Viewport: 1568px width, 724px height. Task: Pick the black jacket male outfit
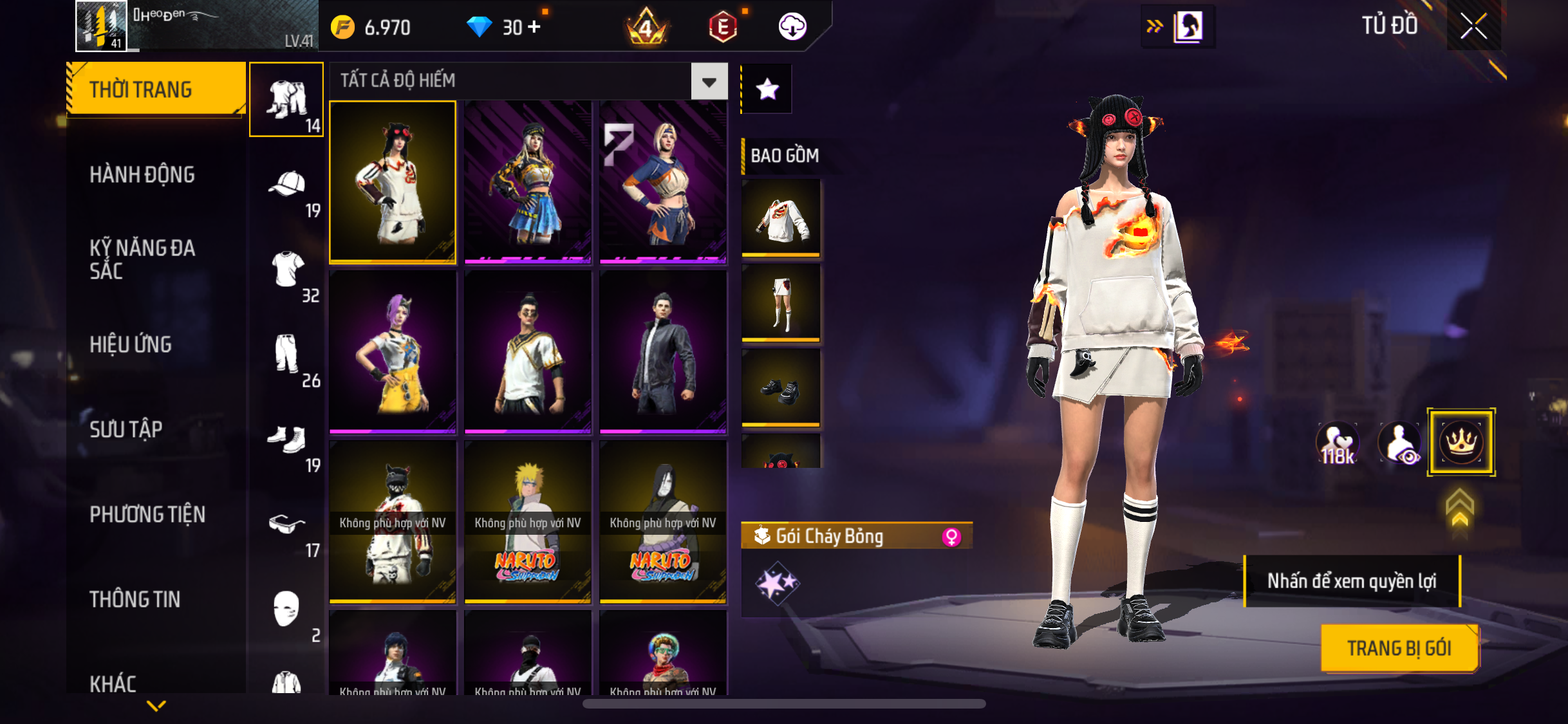[663, 352]
